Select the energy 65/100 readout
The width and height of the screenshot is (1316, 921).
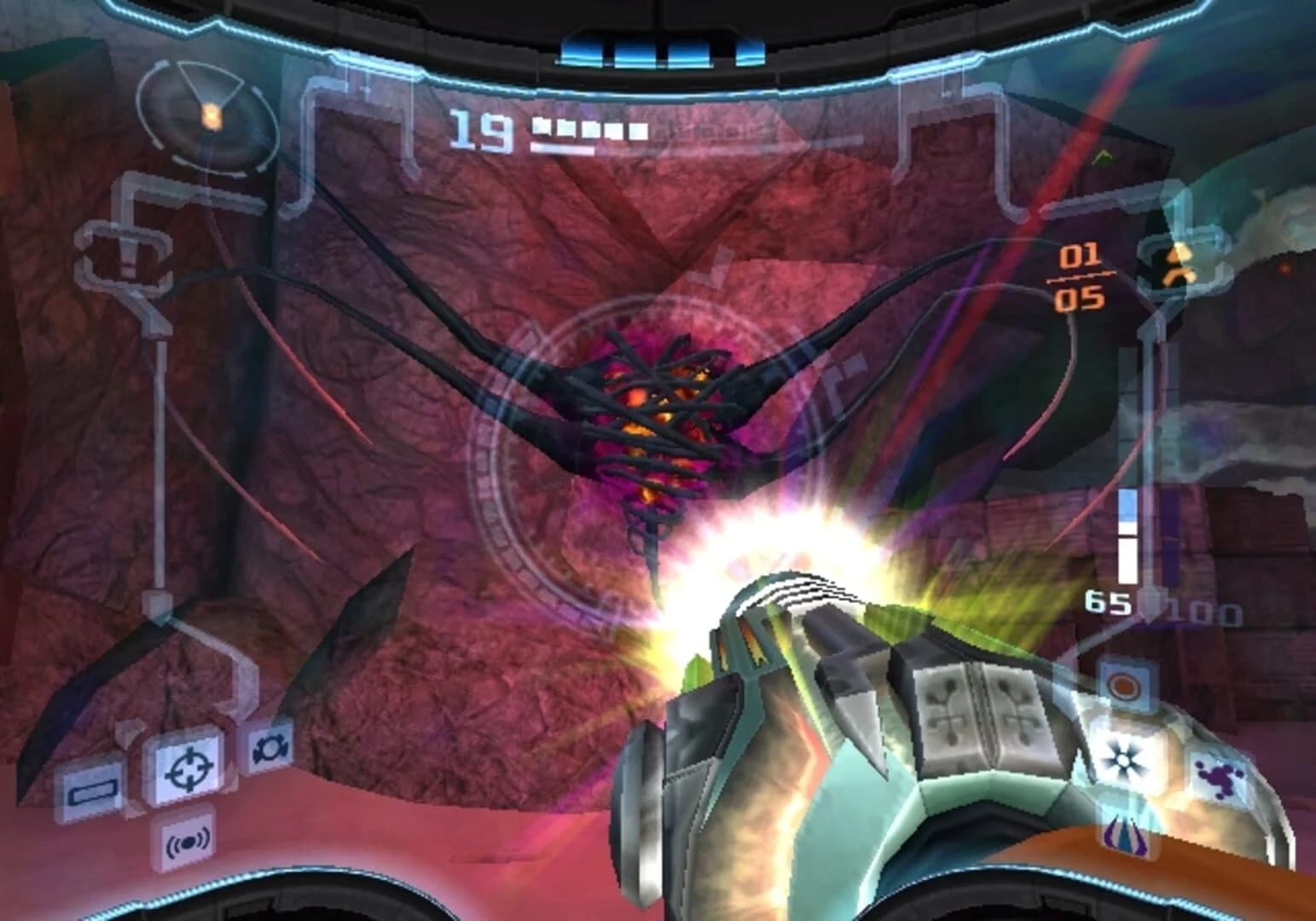pyautogui.click(x=1156, y=602)
